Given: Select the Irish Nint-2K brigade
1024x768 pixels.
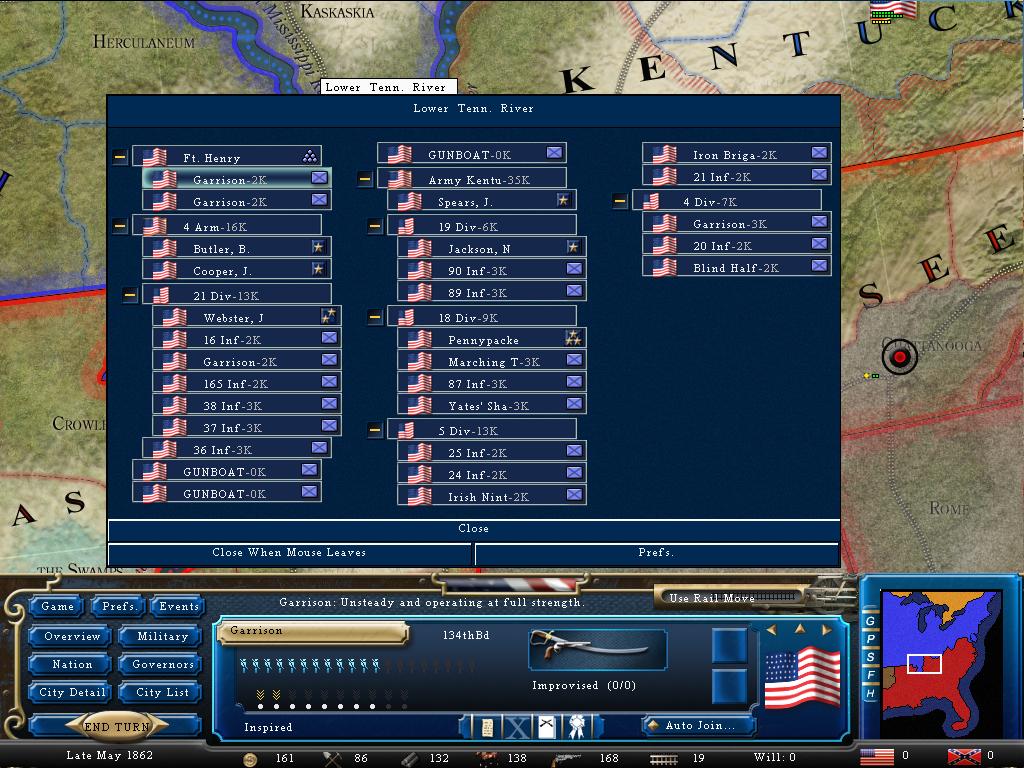Looking at the screenshot, I should (x=488, y=497).
